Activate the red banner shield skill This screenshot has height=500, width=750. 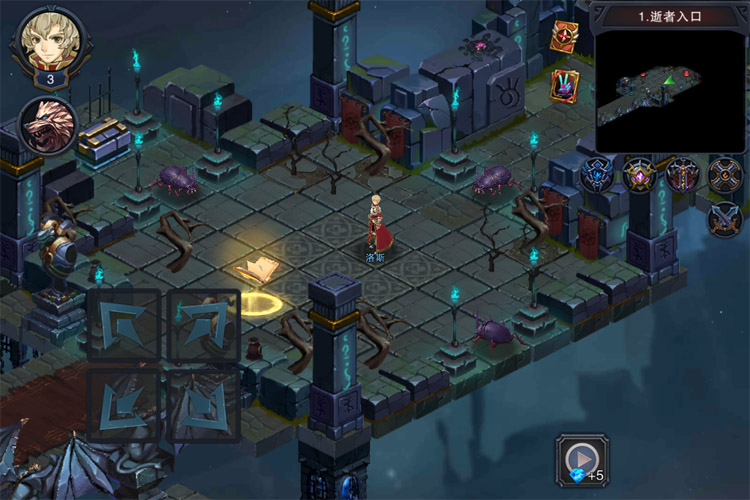(682, 175)
